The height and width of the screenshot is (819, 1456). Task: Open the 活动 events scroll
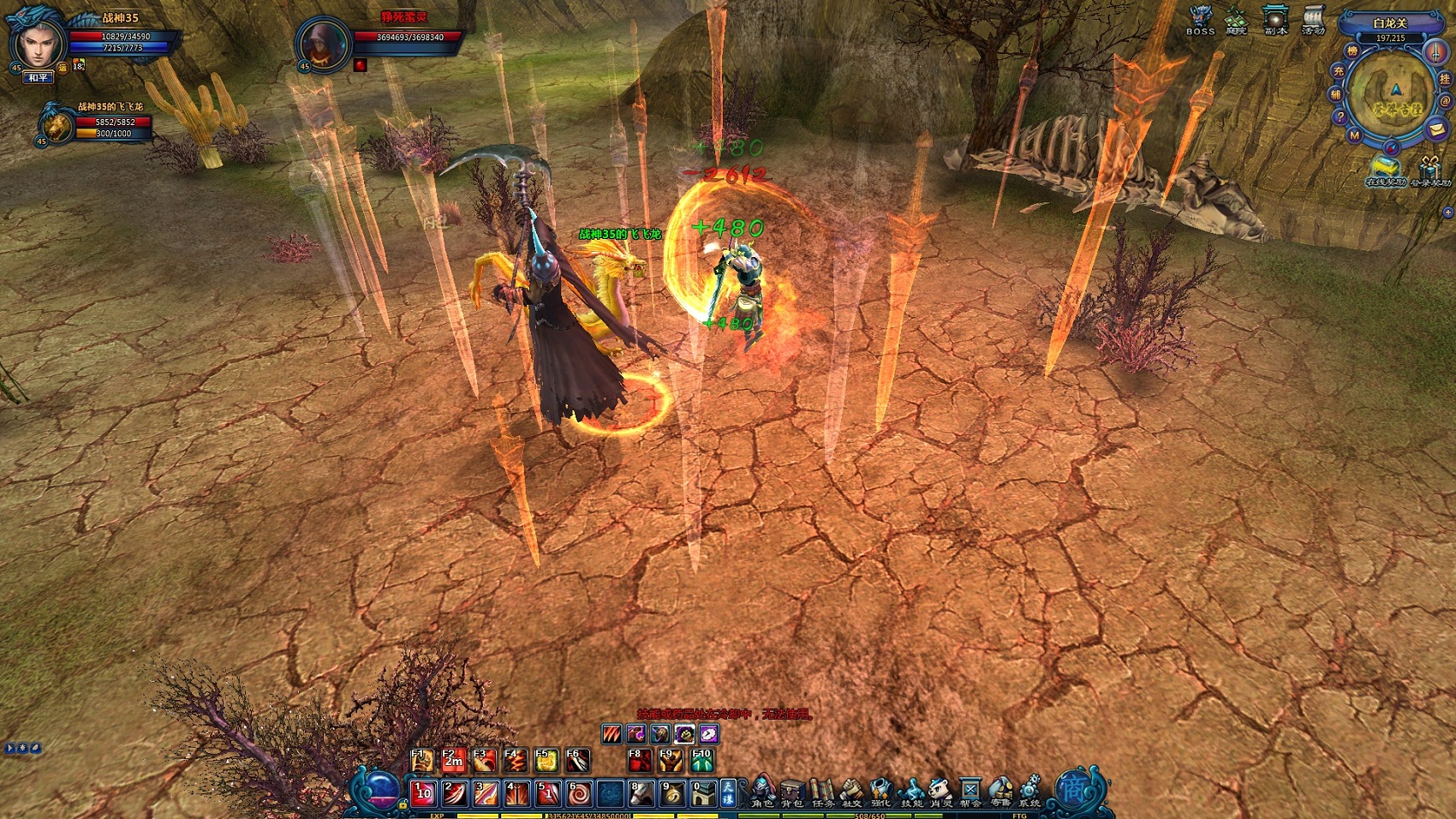1313,20
